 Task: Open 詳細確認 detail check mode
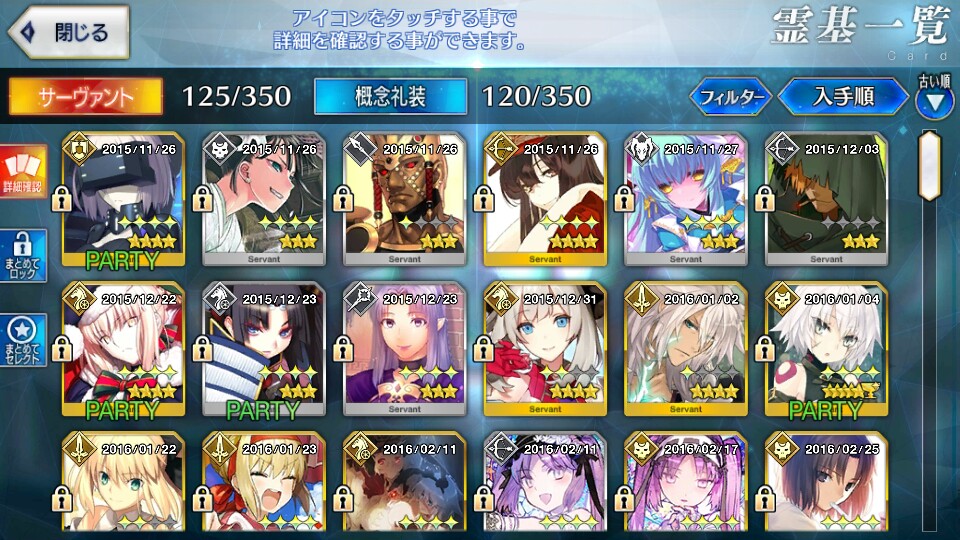click(x=22, y=172)
